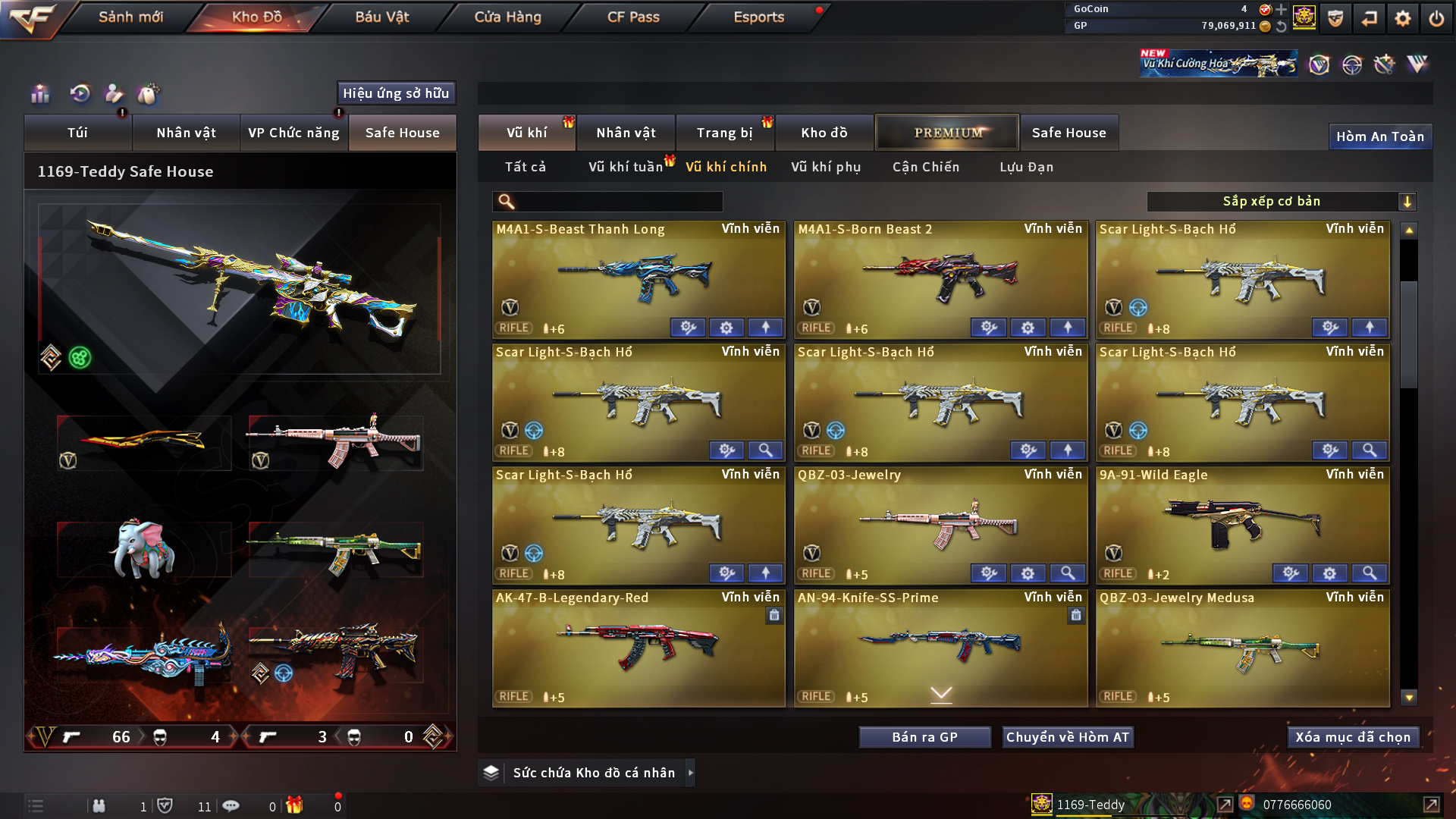Filter by Vũ khí phụ
The height and width of the screenshot is (819, 1456).
click(x=826, y=167)
